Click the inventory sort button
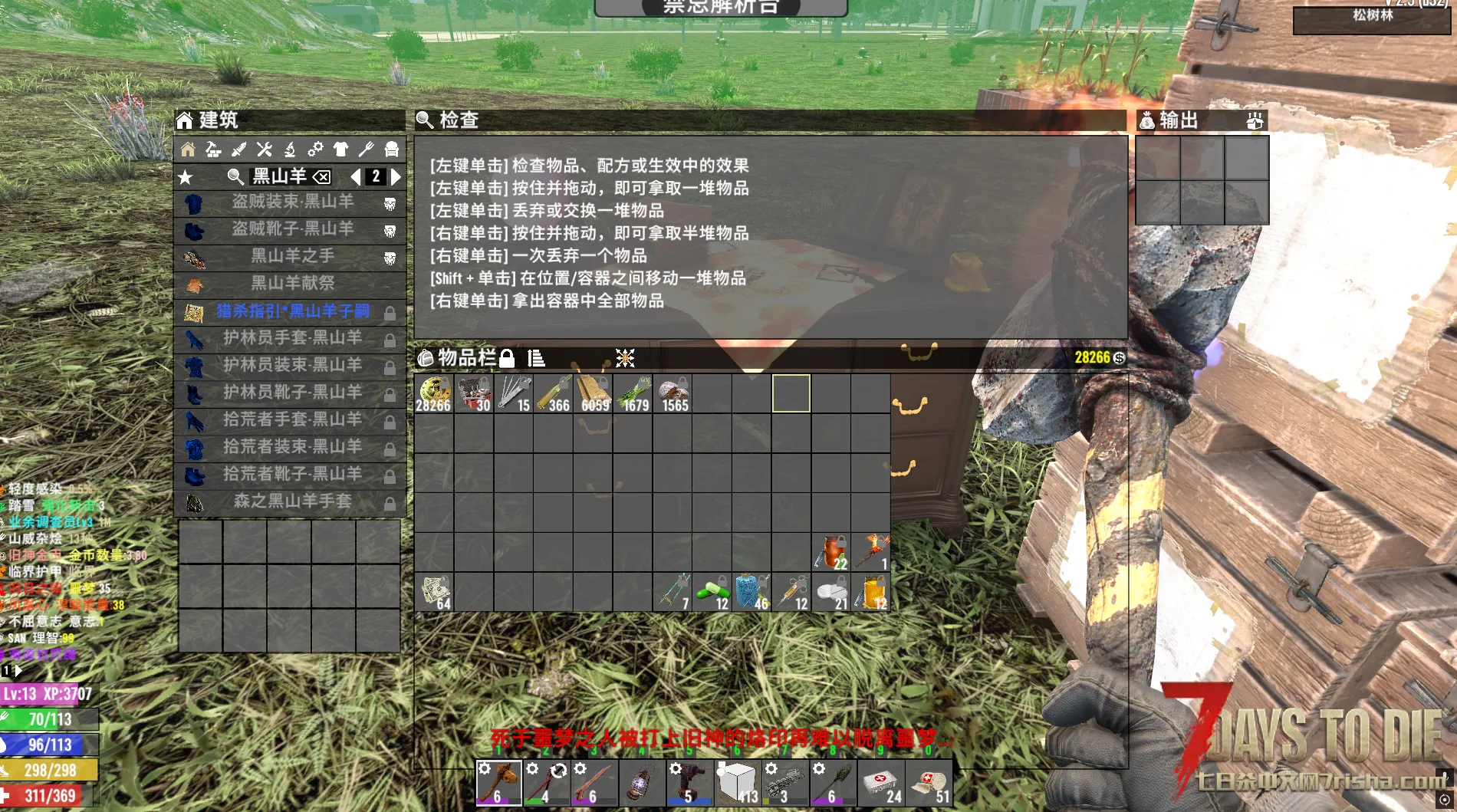Image resolution: width=1457 pixels, height=812 pixels. [536, 358]
